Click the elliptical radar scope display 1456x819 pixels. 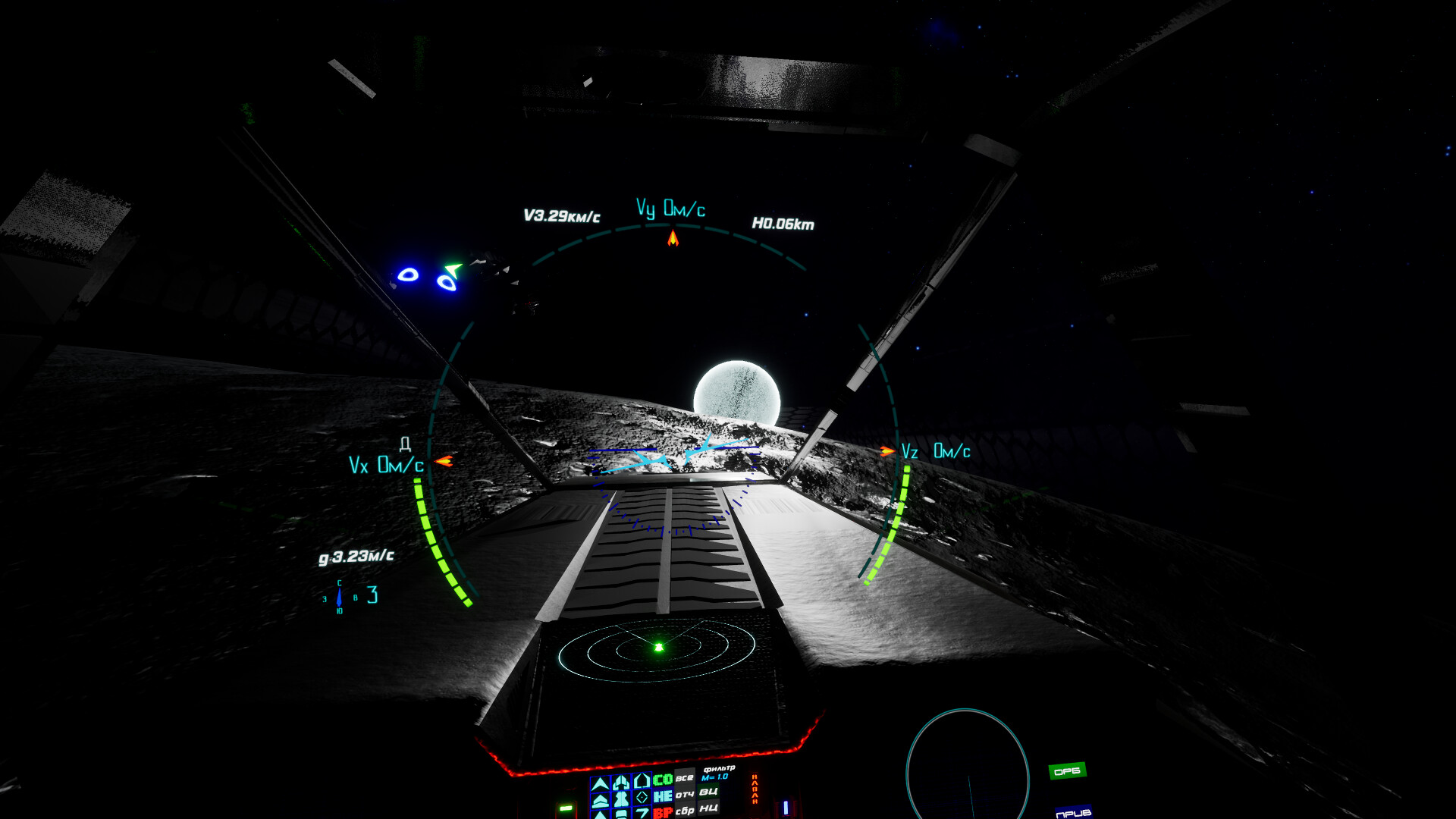(657, 647)
